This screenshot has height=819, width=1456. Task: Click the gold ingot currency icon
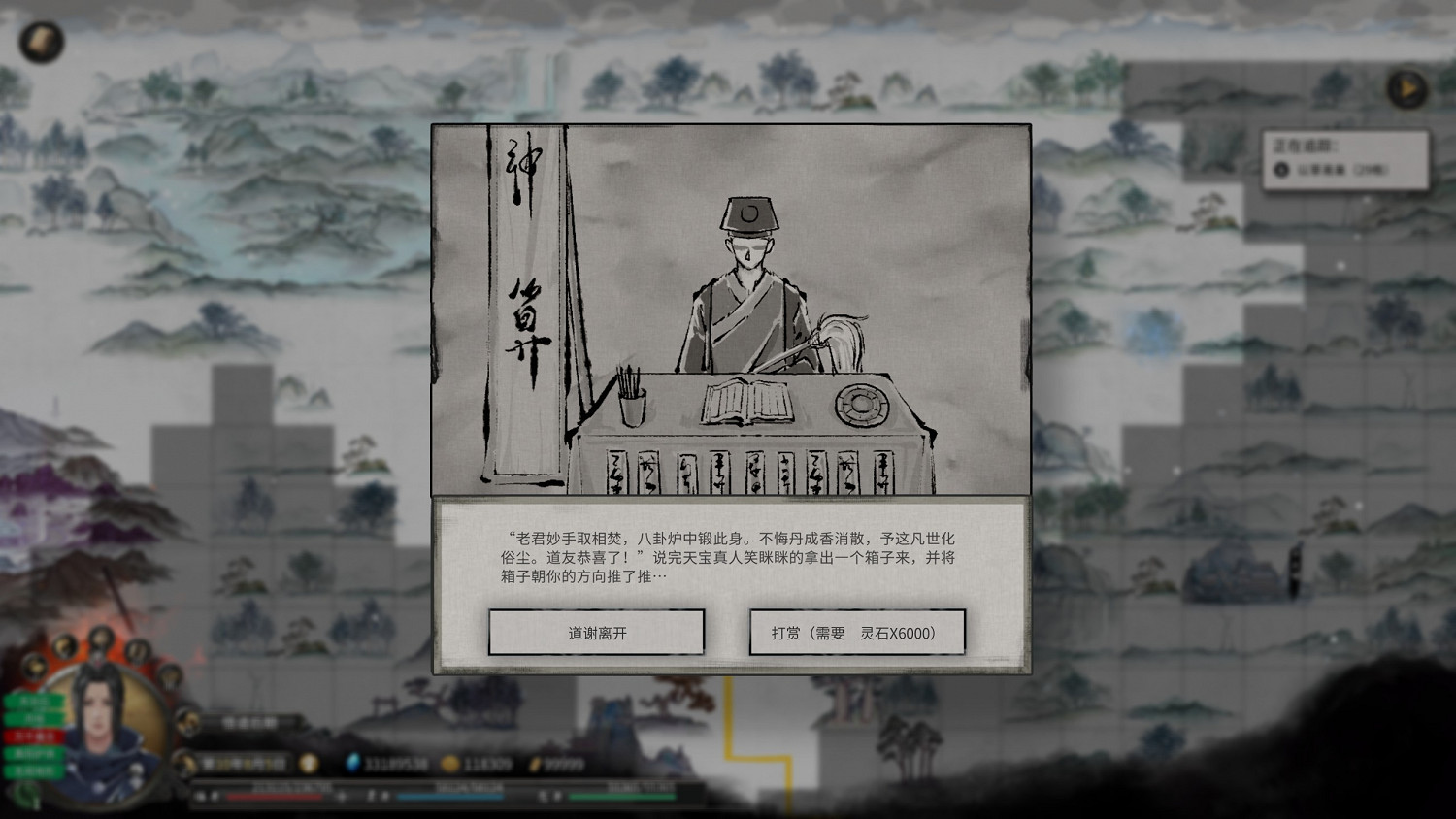coord(535,763)
